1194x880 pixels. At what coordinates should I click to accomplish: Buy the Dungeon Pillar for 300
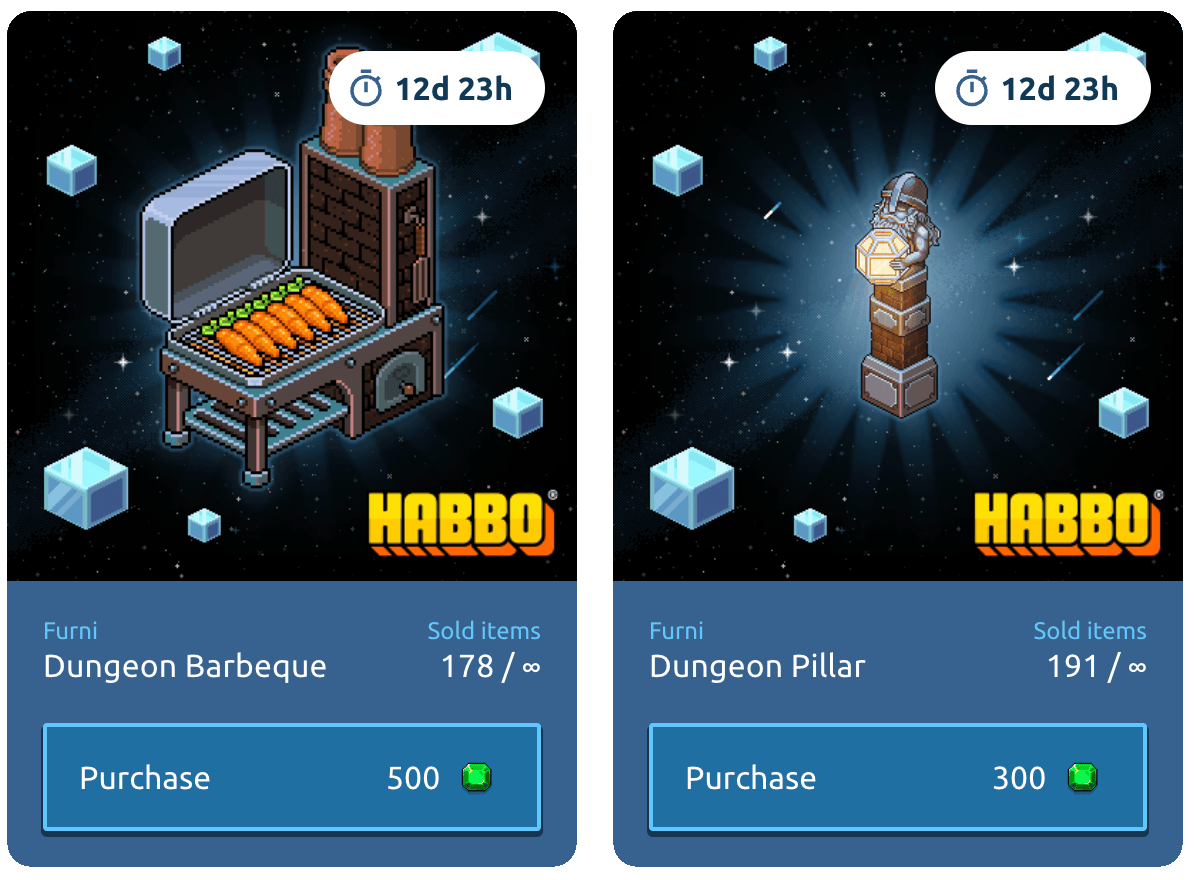[898, 778]
